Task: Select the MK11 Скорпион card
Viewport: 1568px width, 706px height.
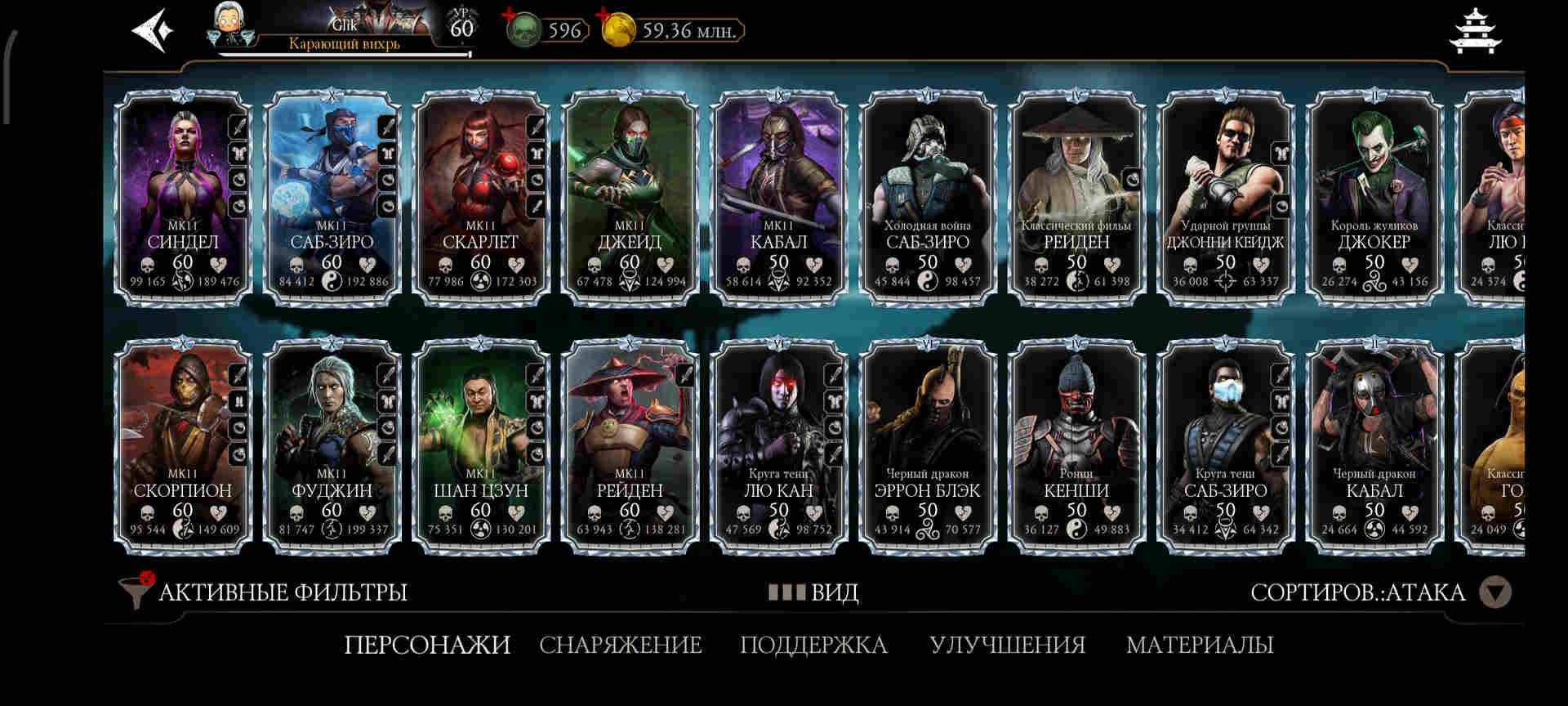Action: click(183, 447)
